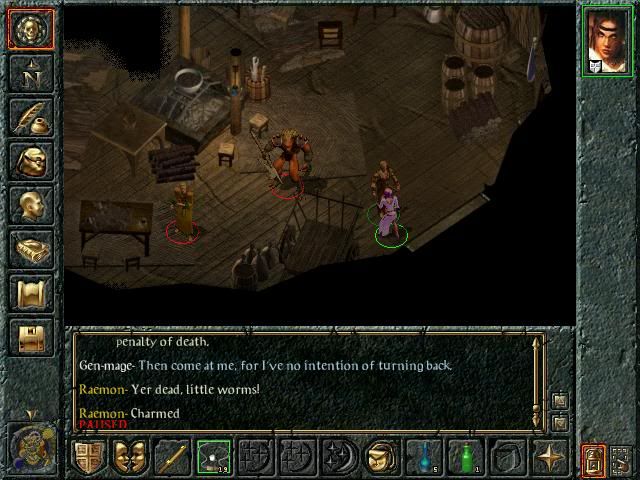Viewport: 640px width, 480px height.
Task: Click the game clock to unpause
Action: click(x=30, y=442)
